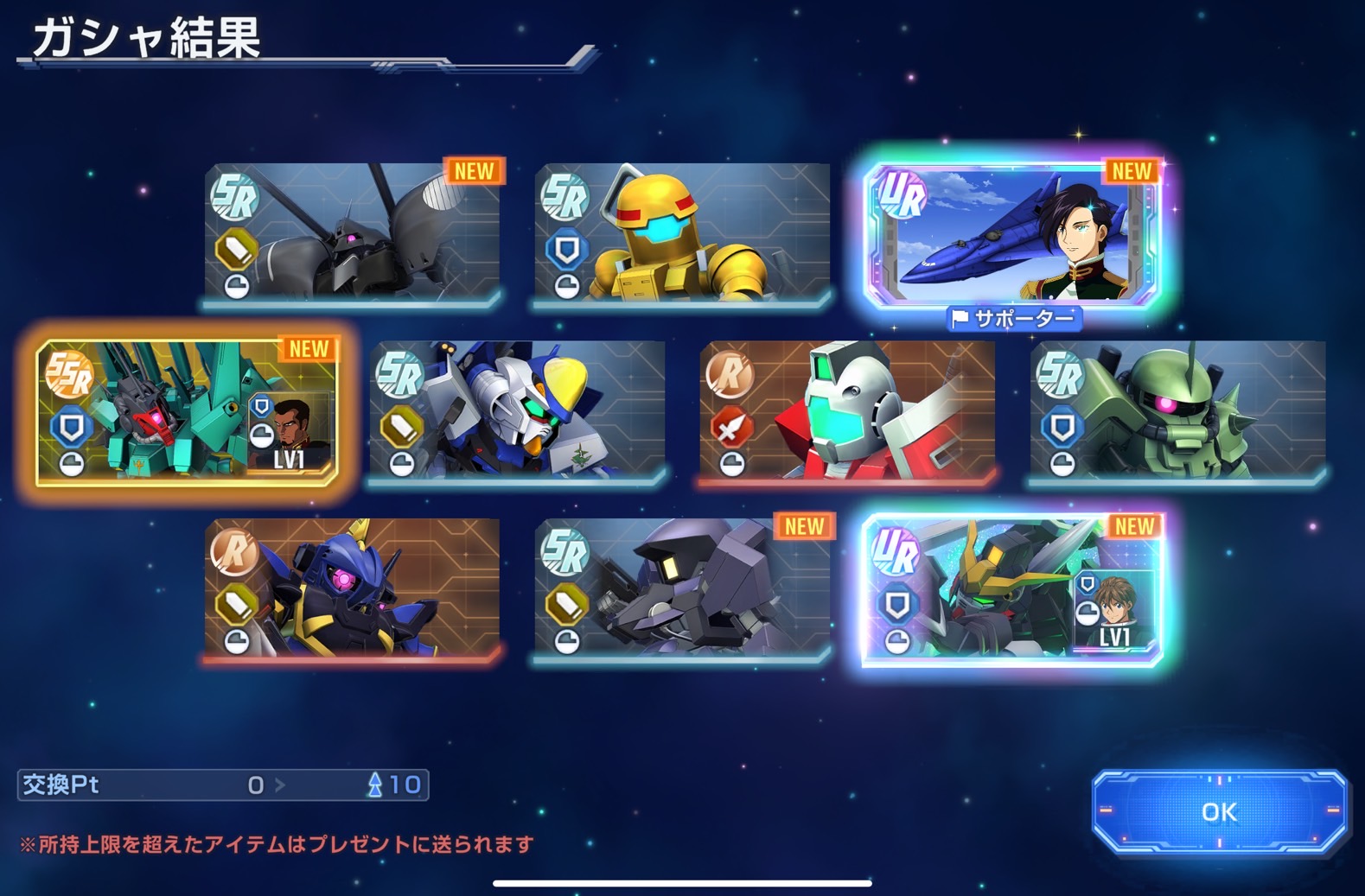
Task: Confirm results with the OK button
Action: [1219, 811]
